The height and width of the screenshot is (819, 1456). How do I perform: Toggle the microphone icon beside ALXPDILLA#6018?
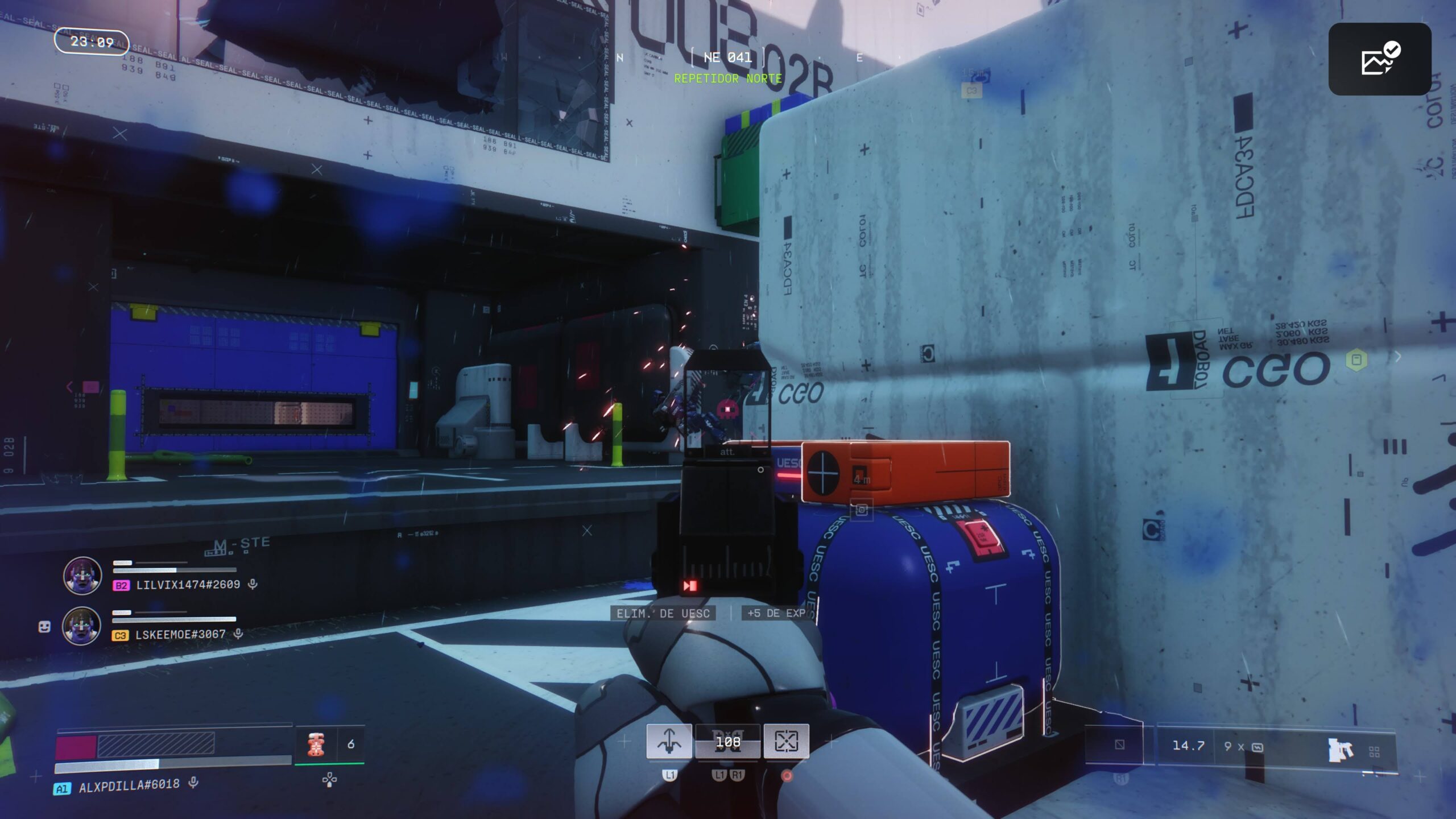(x=193, y=783)
